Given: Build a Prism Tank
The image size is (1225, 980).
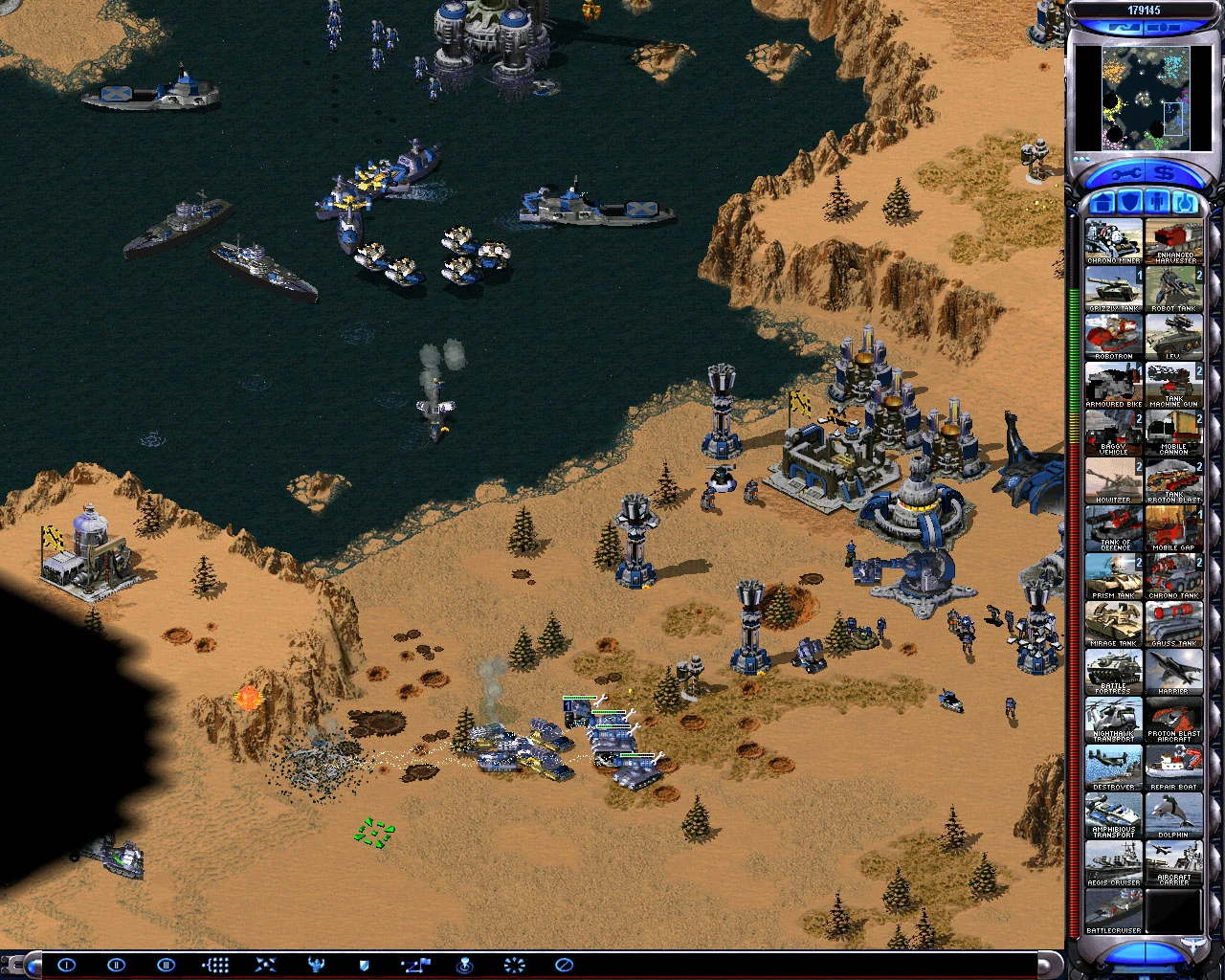Looking at the screenshot, I should tap(1113, 574).
